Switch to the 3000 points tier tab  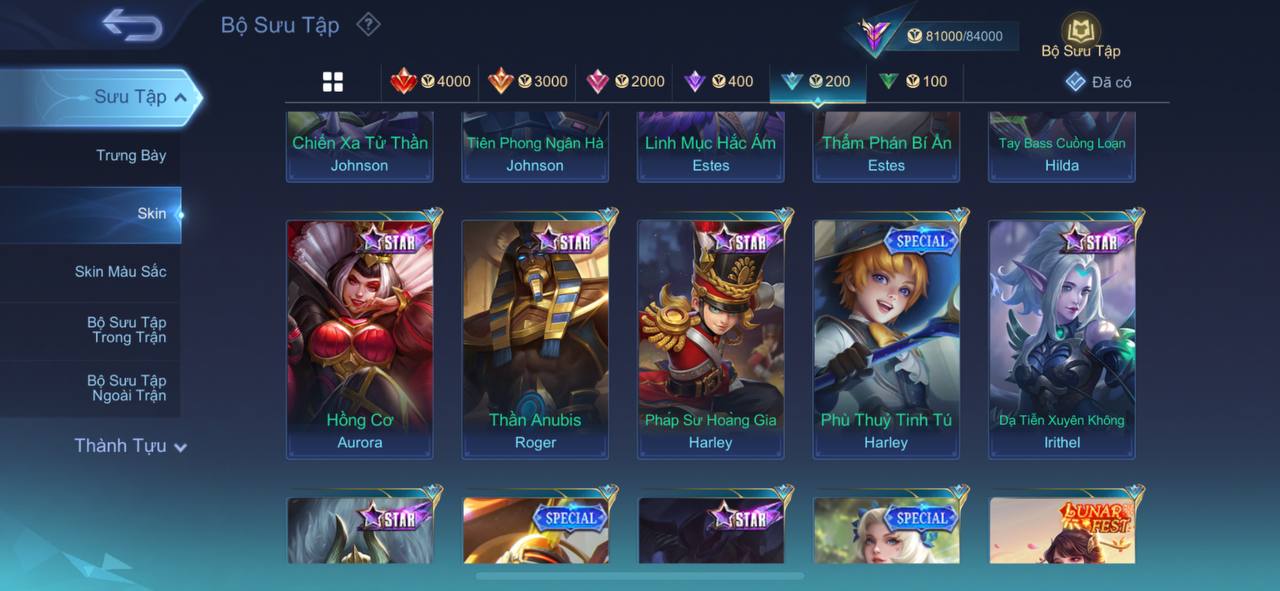[528, 82]
